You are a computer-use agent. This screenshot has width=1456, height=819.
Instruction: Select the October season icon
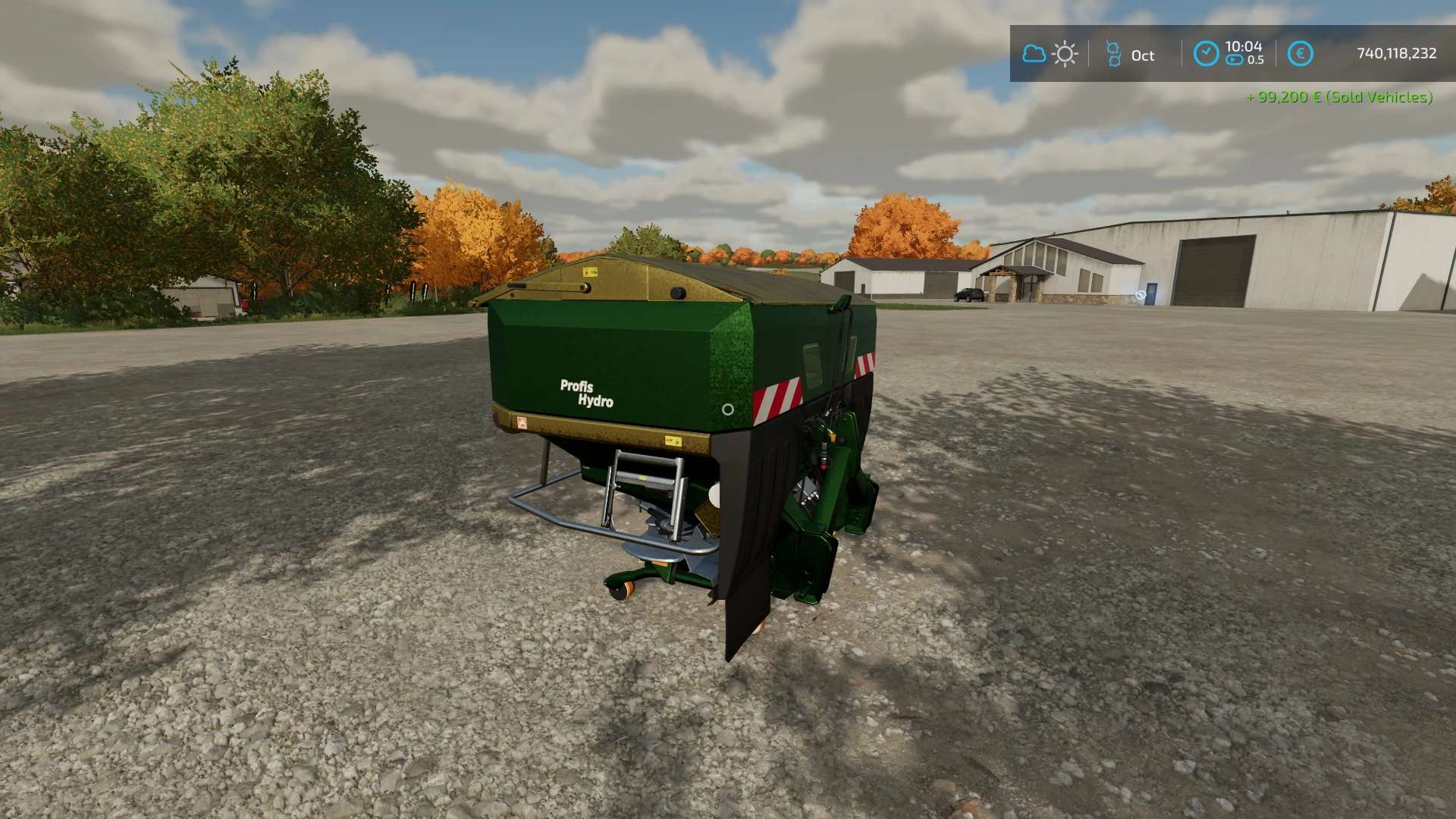pyautogui.click(x=1113, y=54)
